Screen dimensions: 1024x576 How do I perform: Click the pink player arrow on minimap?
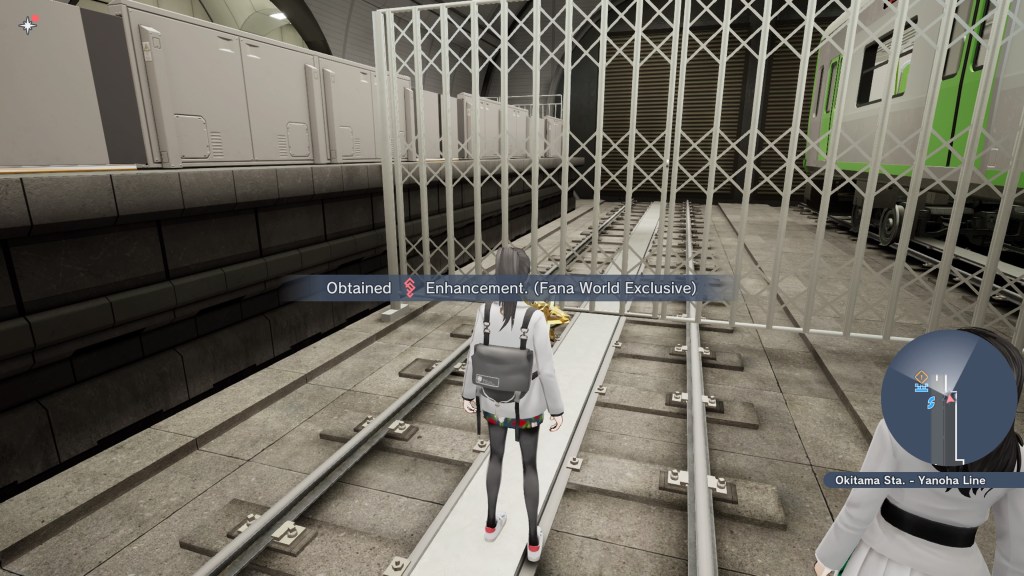tap(951, 398)
